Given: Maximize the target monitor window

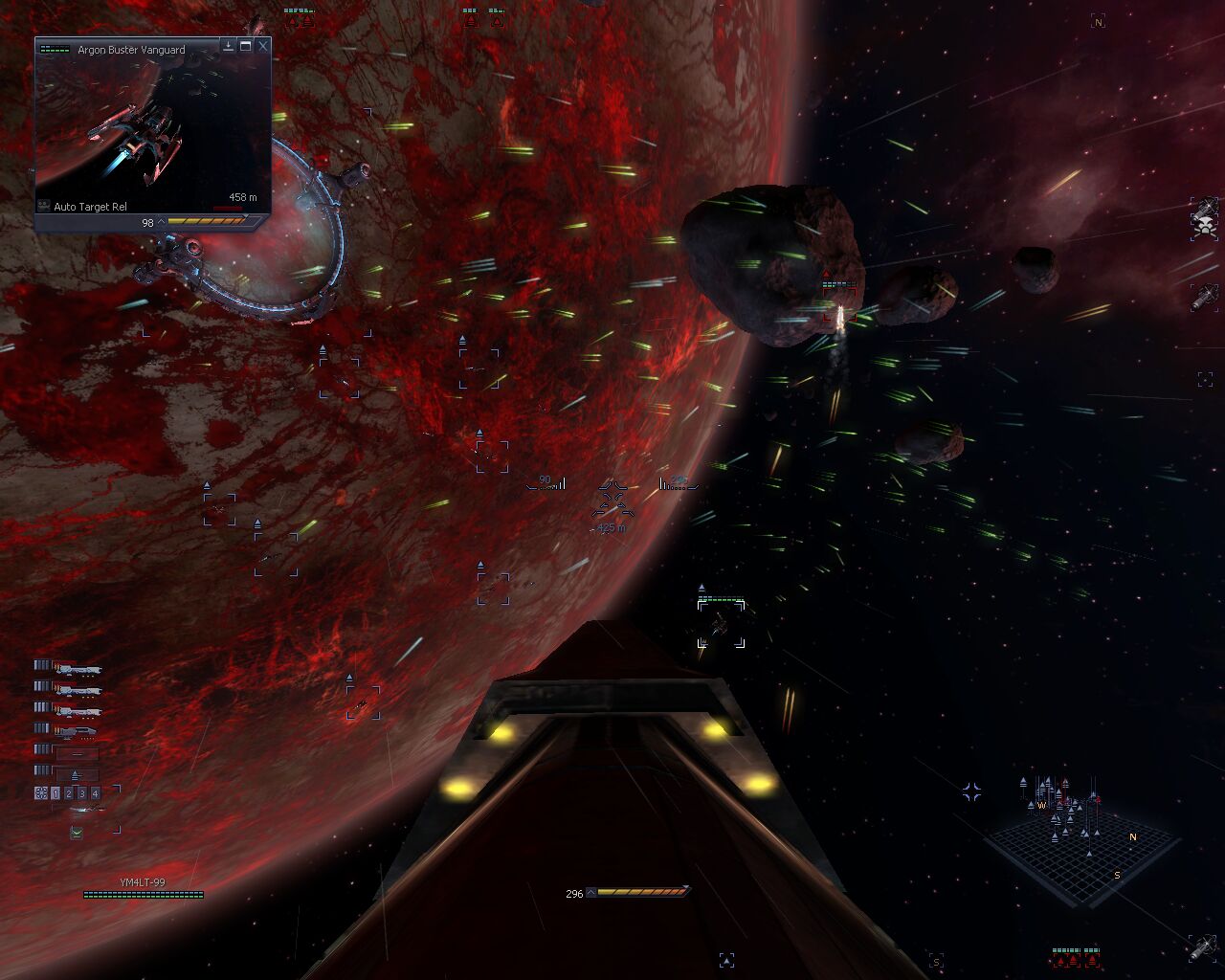Looking at the screenshot, I should point(246,45).
